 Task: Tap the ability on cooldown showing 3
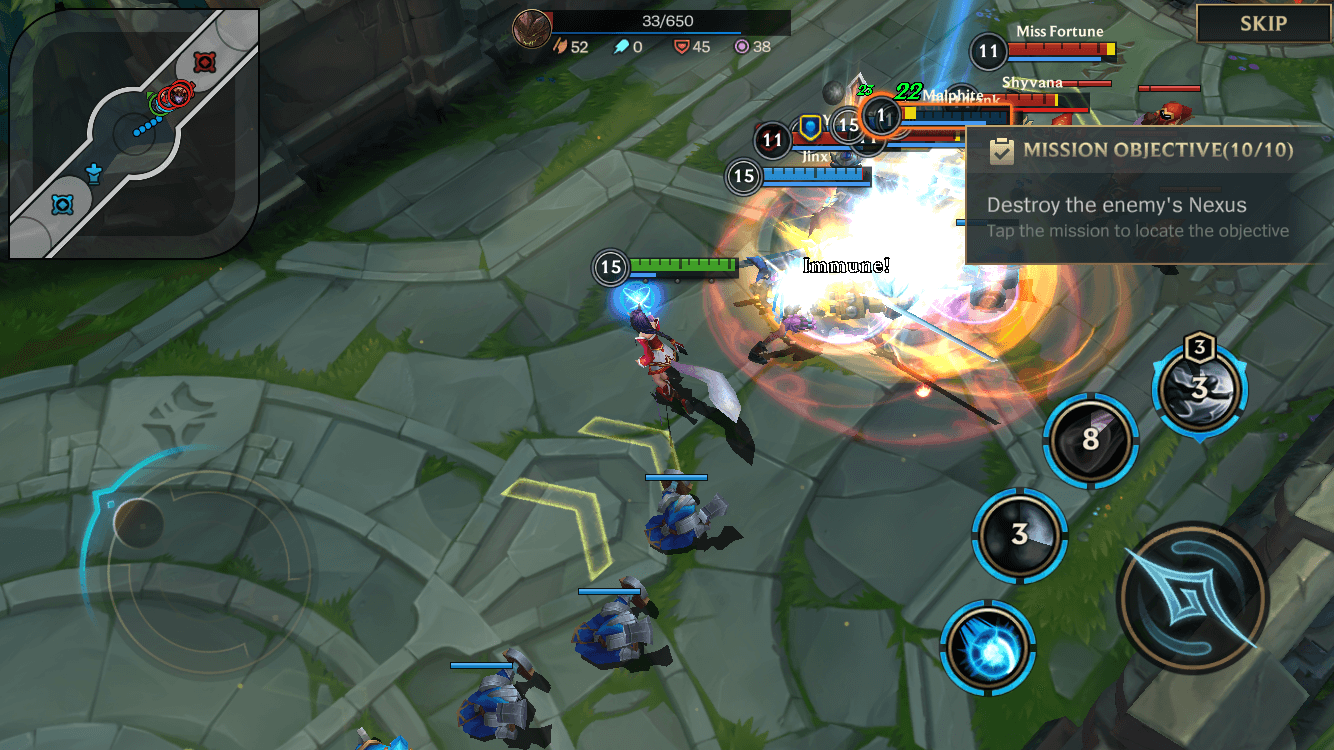1021,534
